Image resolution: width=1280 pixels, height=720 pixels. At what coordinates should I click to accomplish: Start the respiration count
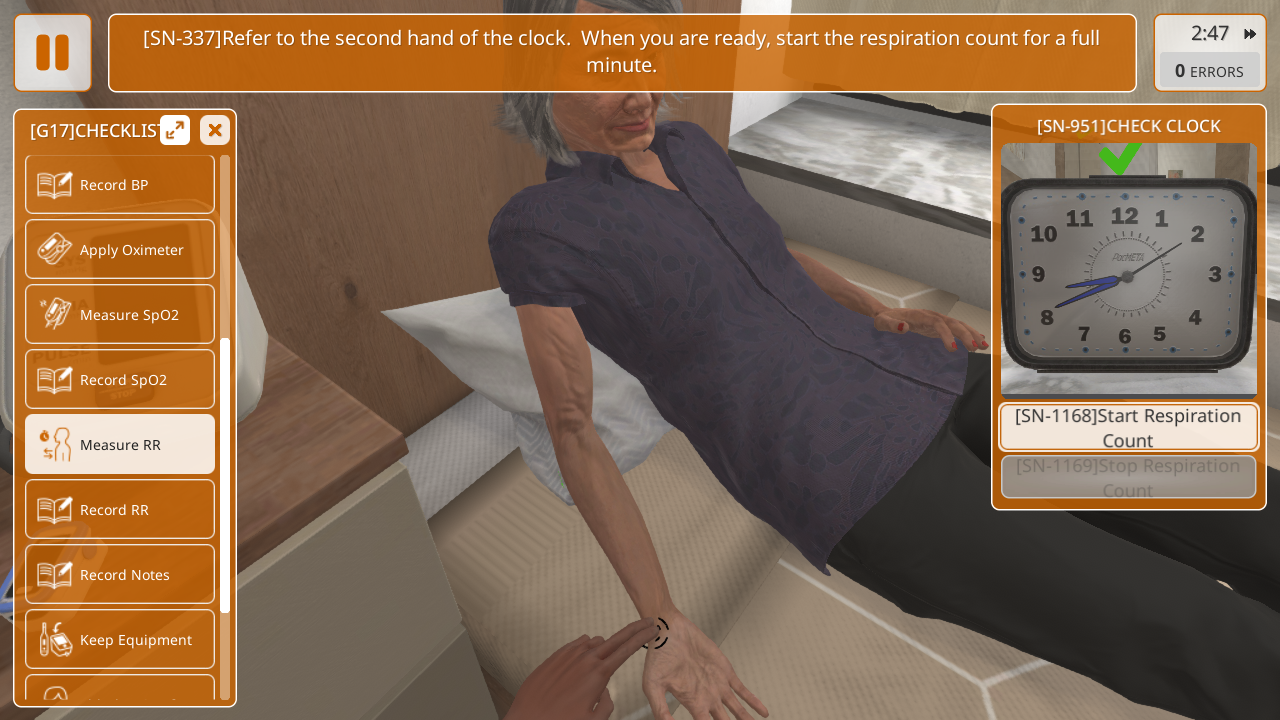pos(1129,428)
